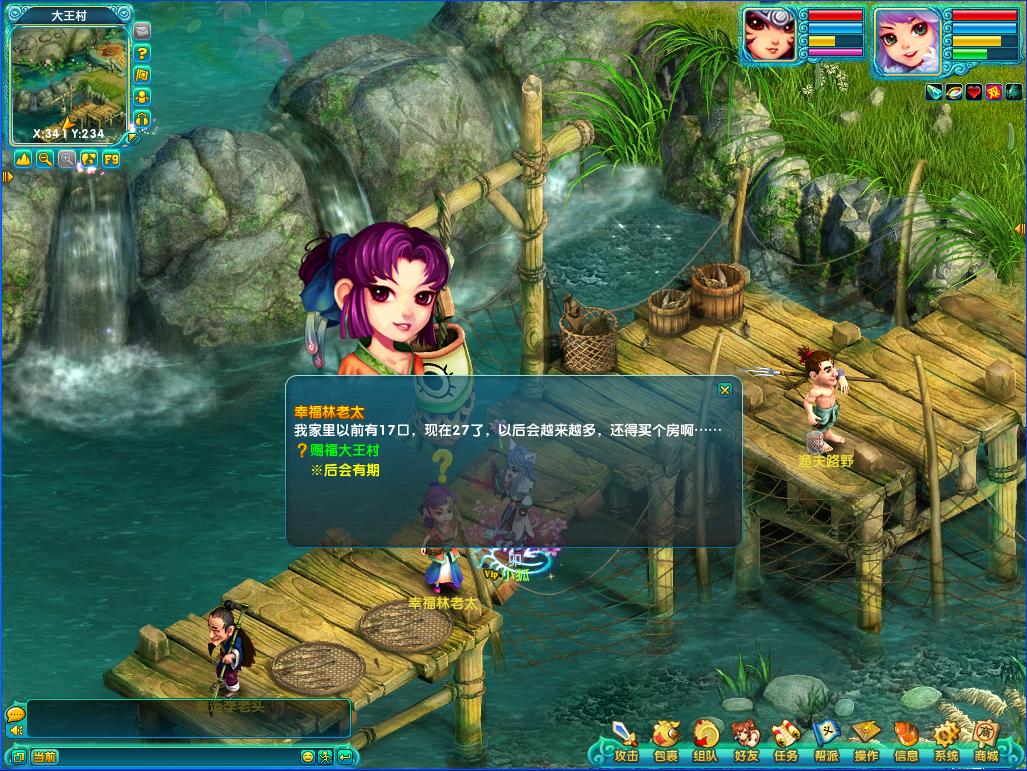Open the question mark help button

pyautogui.click(x=142, y=53)
